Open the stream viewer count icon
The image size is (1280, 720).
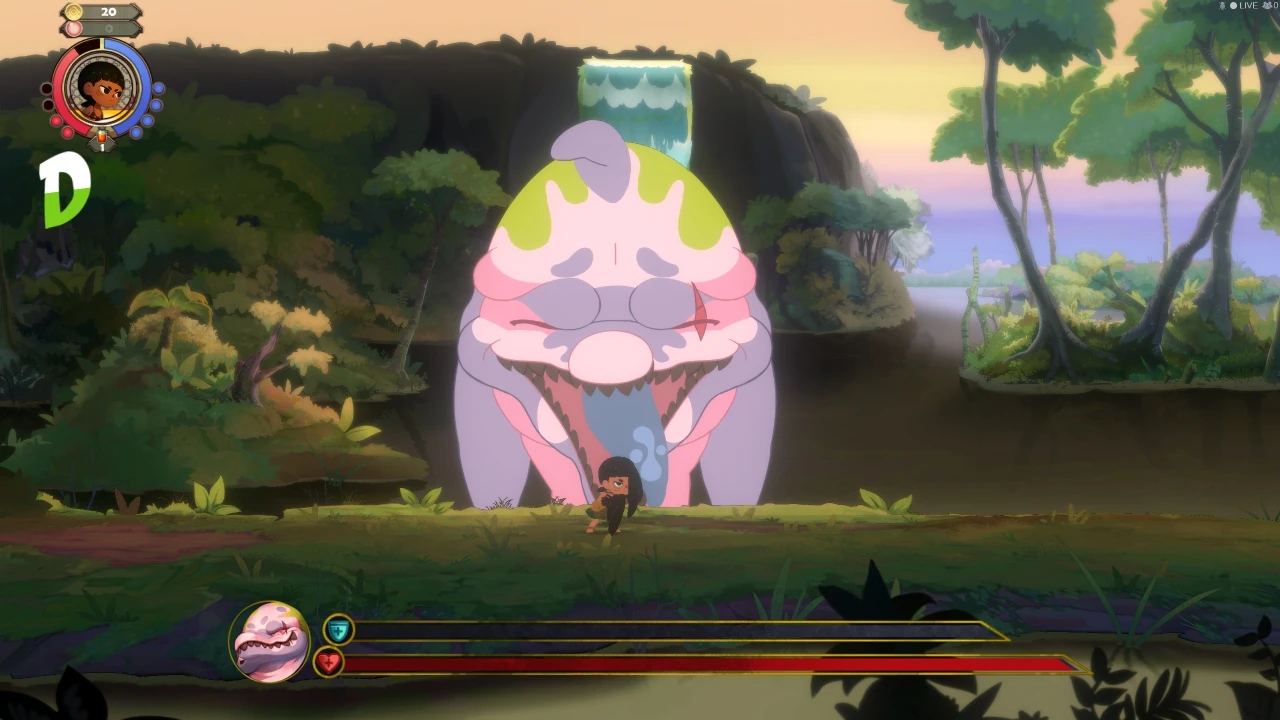click(1267, 6)
